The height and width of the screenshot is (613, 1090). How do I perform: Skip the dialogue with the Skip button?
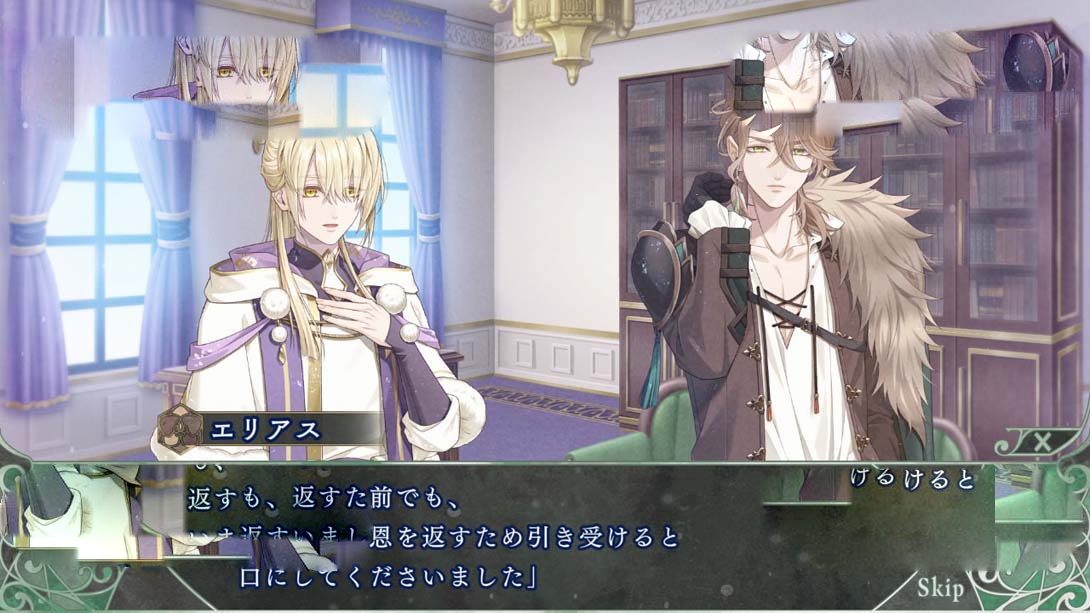pos(939,587)
